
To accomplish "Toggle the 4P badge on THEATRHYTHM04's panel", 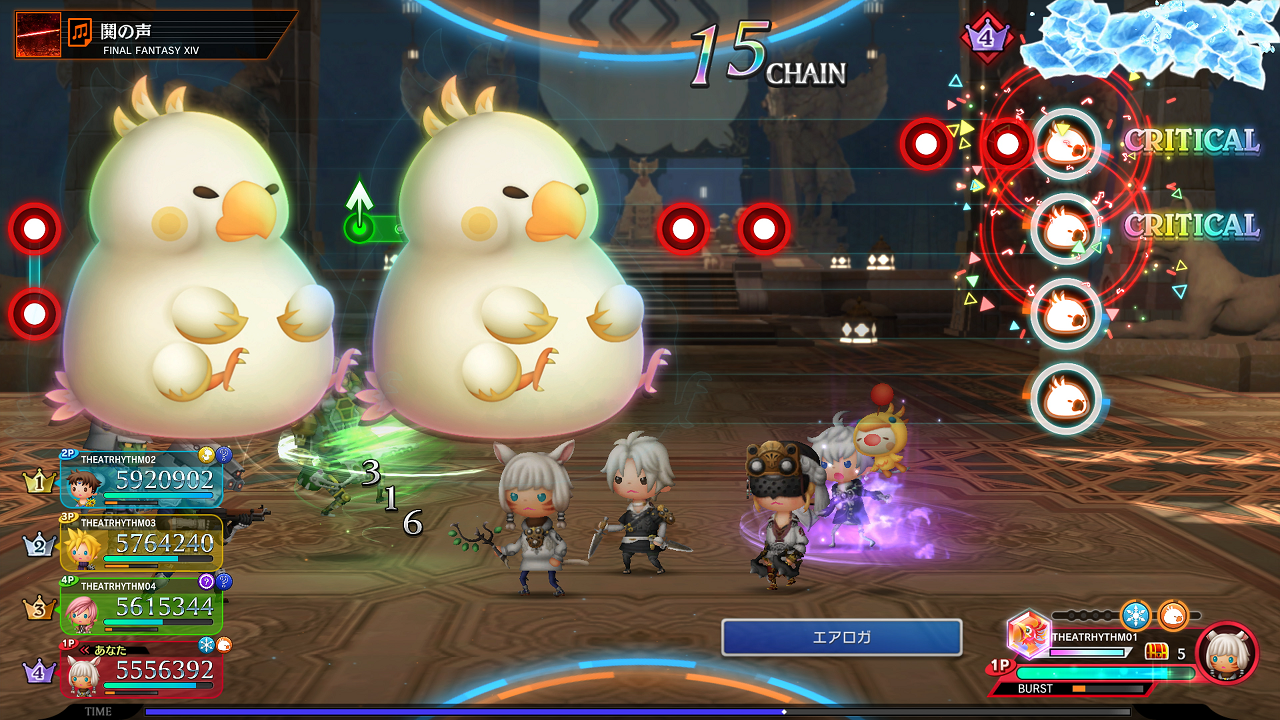I will pyautogui.click(x=66, y=581).
